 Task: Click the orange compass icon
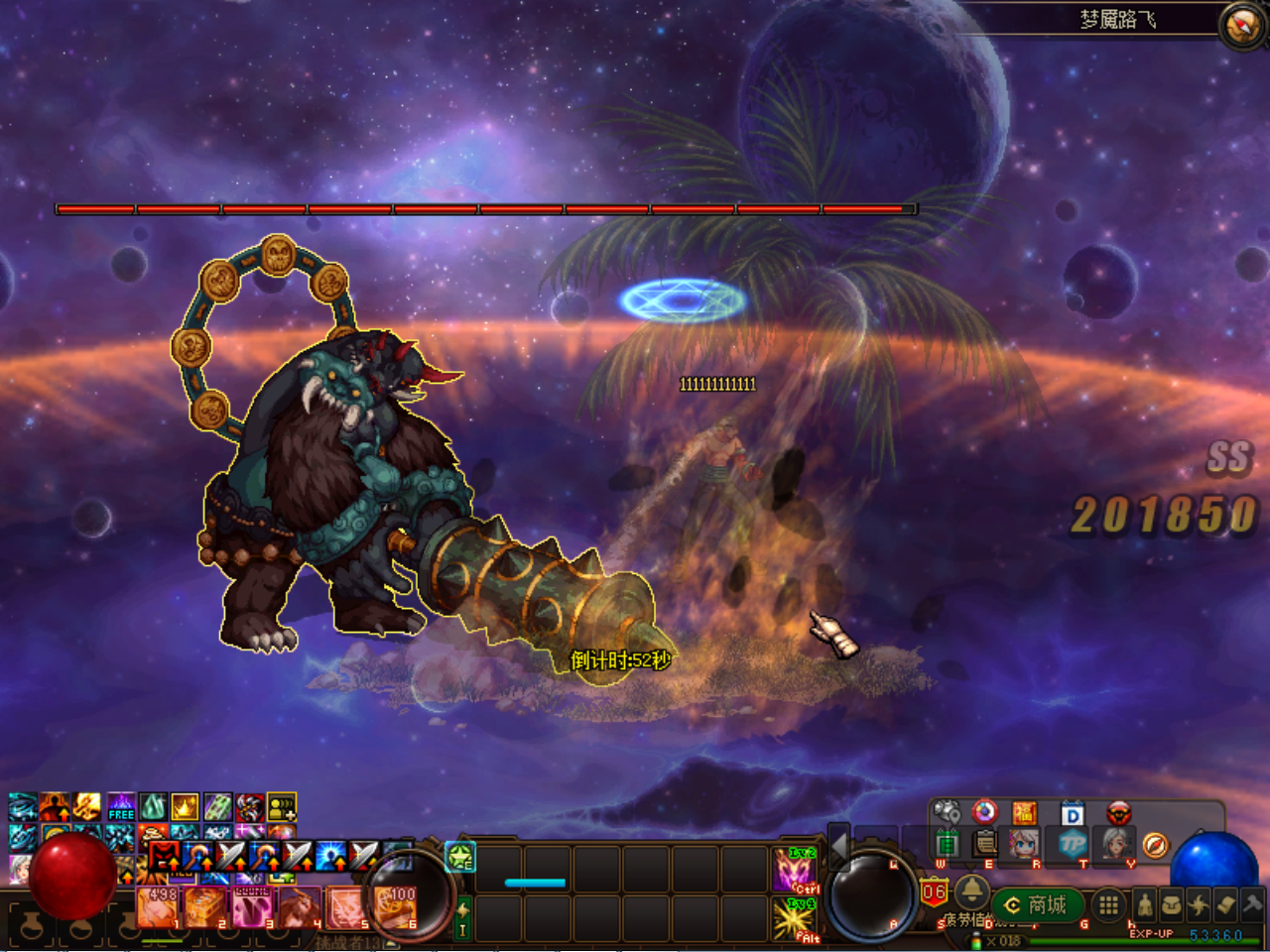[1155, 845]
